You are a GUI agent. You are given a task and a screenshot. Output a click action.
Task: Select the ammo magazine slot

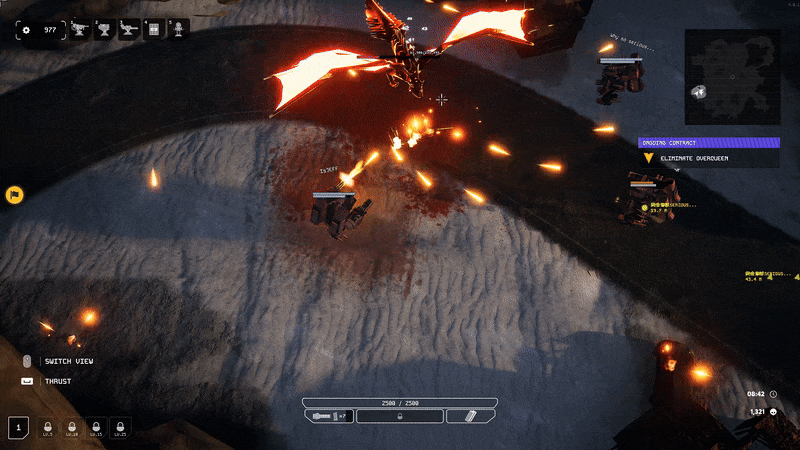coord(470,416)
